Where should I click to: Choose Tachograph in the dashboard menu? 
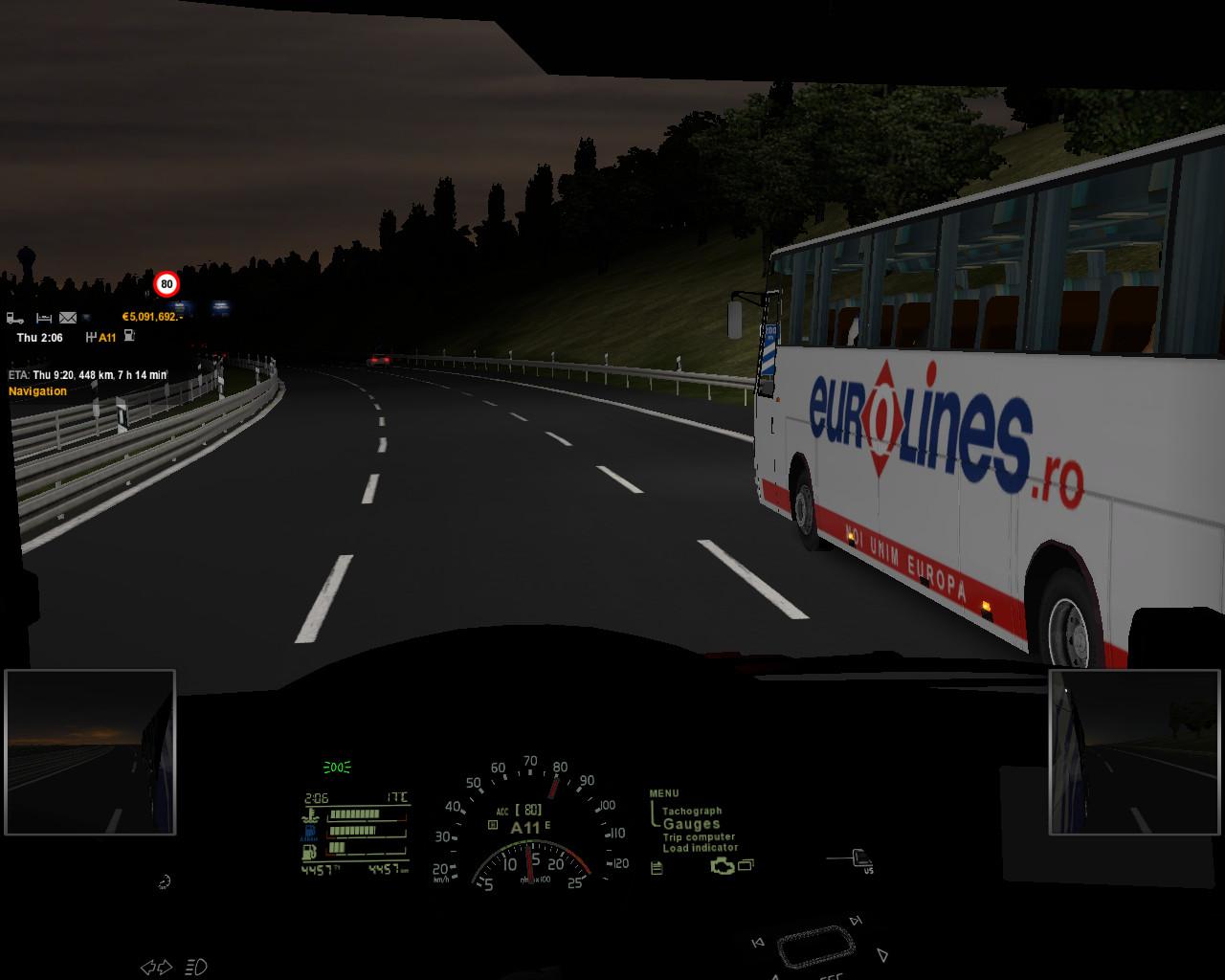[x=692, y=811]
